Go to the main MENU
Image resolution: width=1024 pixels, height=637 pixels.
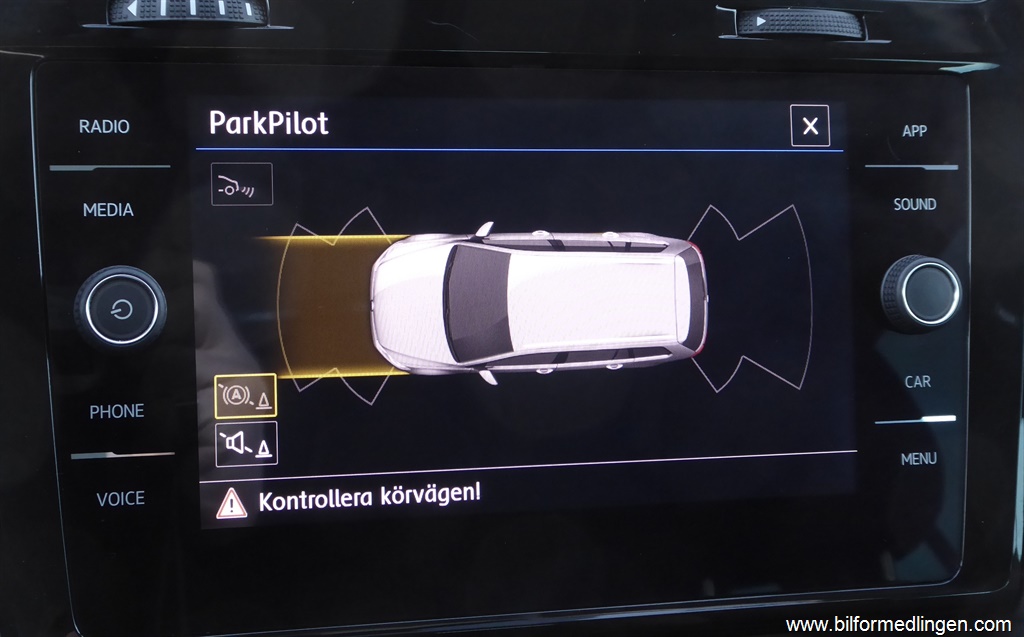918,459
